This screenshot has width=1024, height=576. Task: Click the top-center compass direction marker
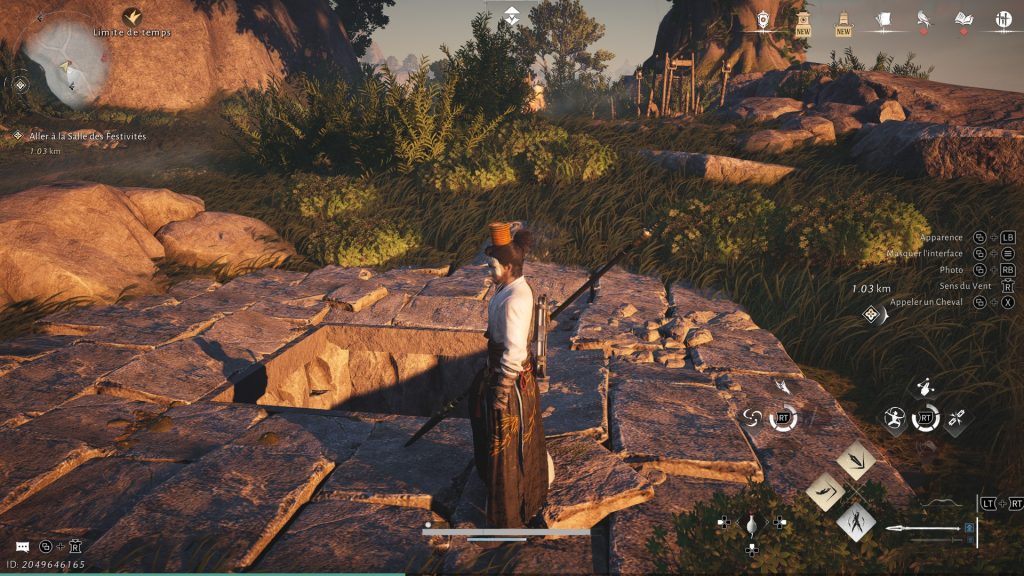click(511, 14)
